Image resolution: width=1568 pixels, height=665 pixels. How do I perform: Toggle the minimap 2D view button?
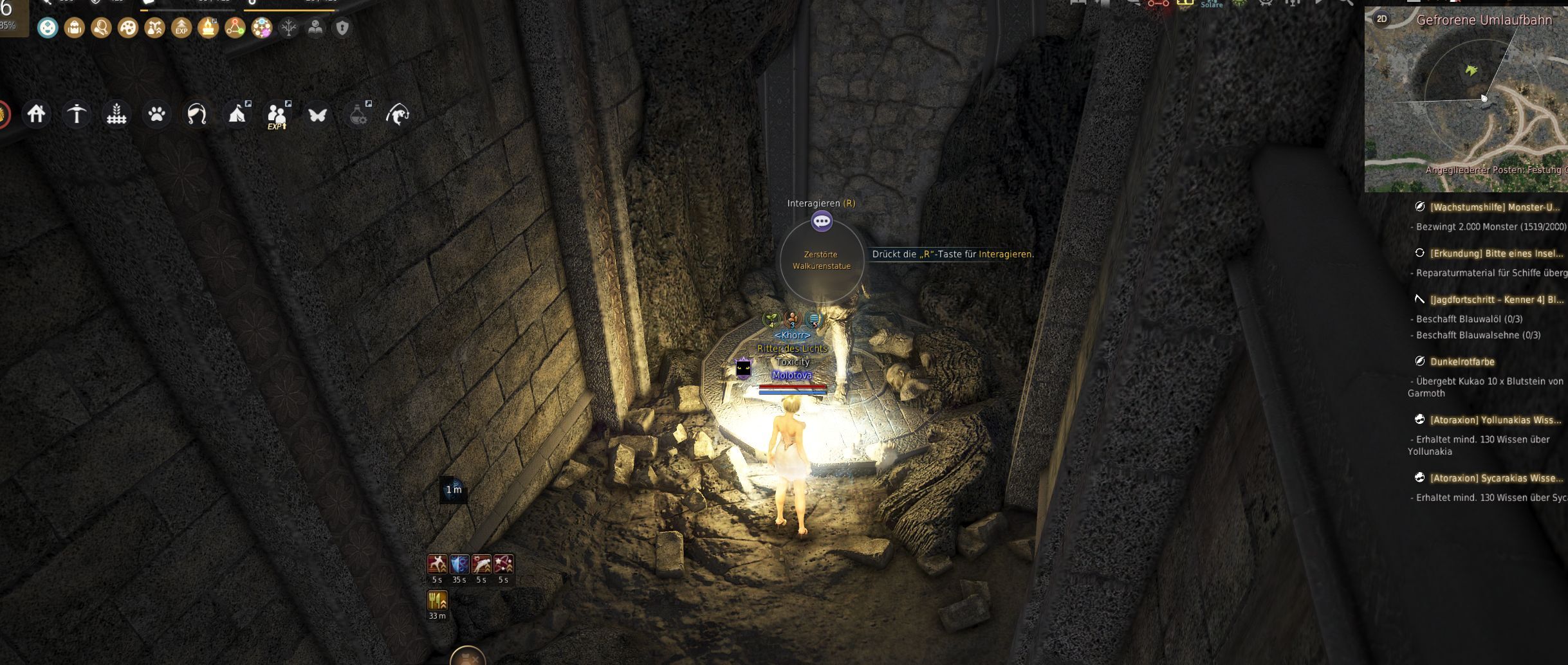click(x=1381, y=19)
